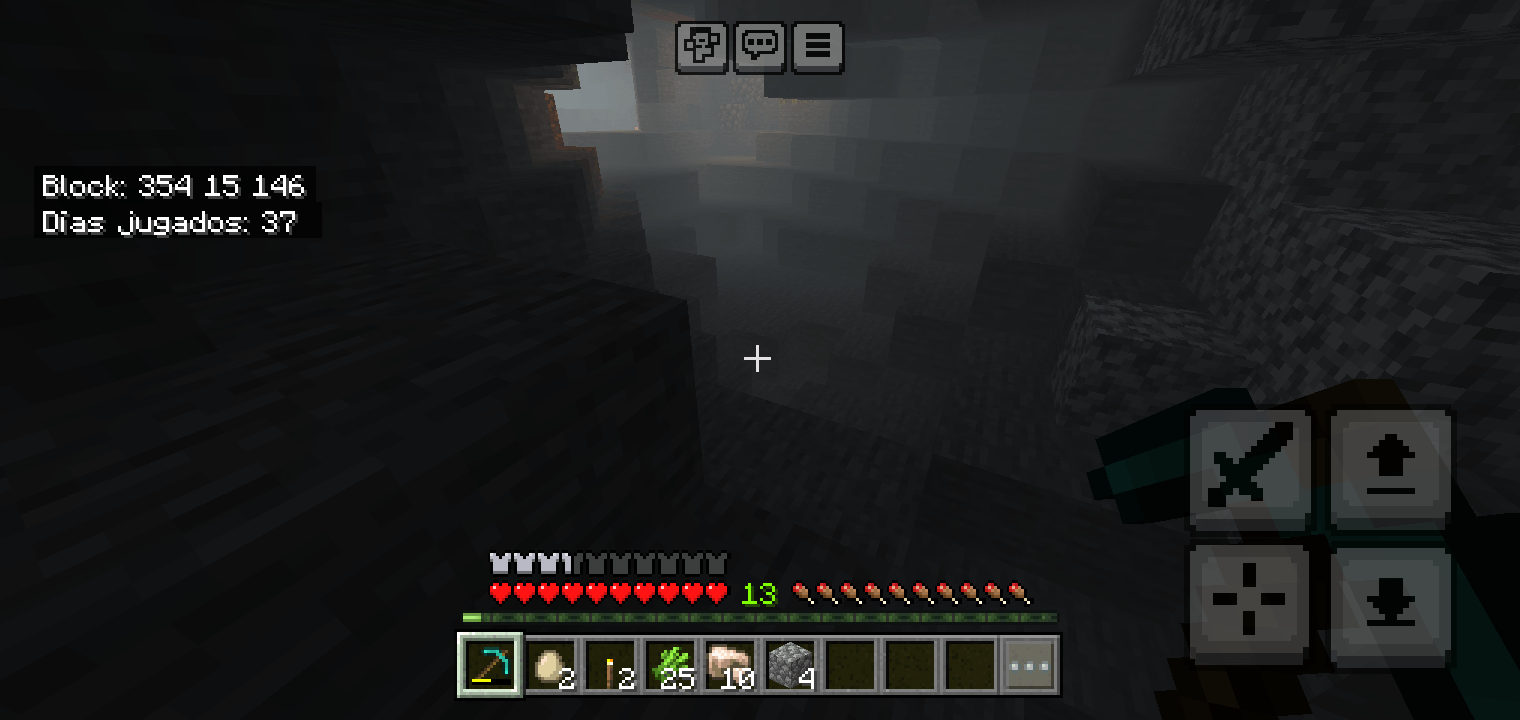Tap the green experience bar

pos(758,616)
